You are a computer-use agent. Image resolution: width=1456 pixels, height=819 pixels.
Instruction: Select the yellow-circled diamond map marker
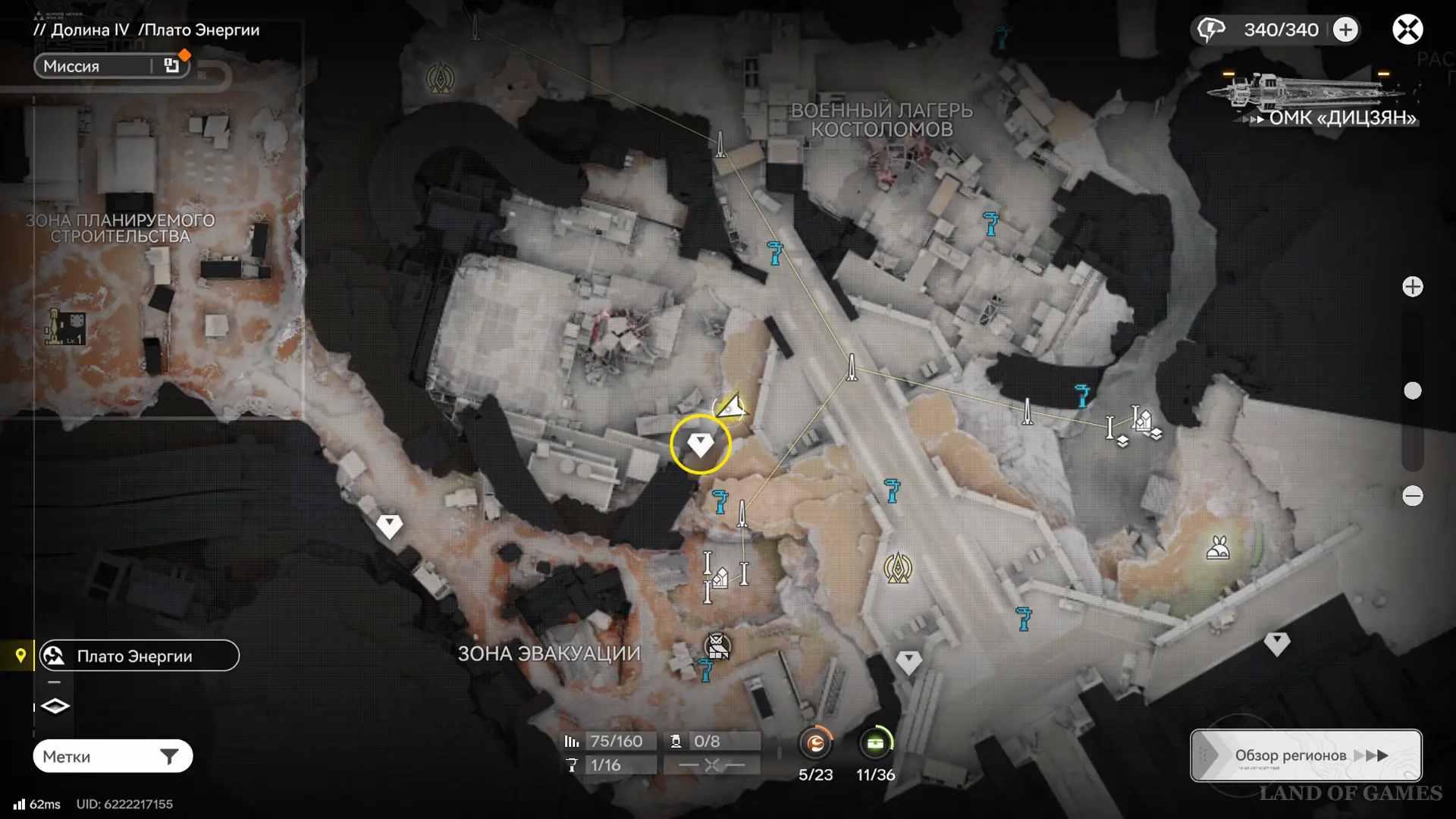[x=700, y=444]
